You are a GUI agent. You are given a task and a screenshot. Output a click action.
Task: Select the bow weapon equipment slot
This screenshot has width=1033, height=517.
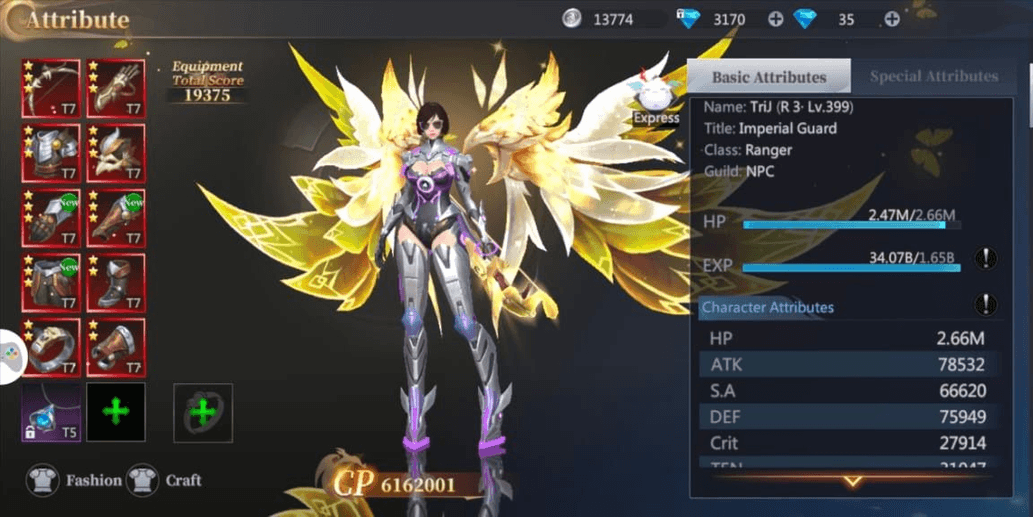point(52,89)
